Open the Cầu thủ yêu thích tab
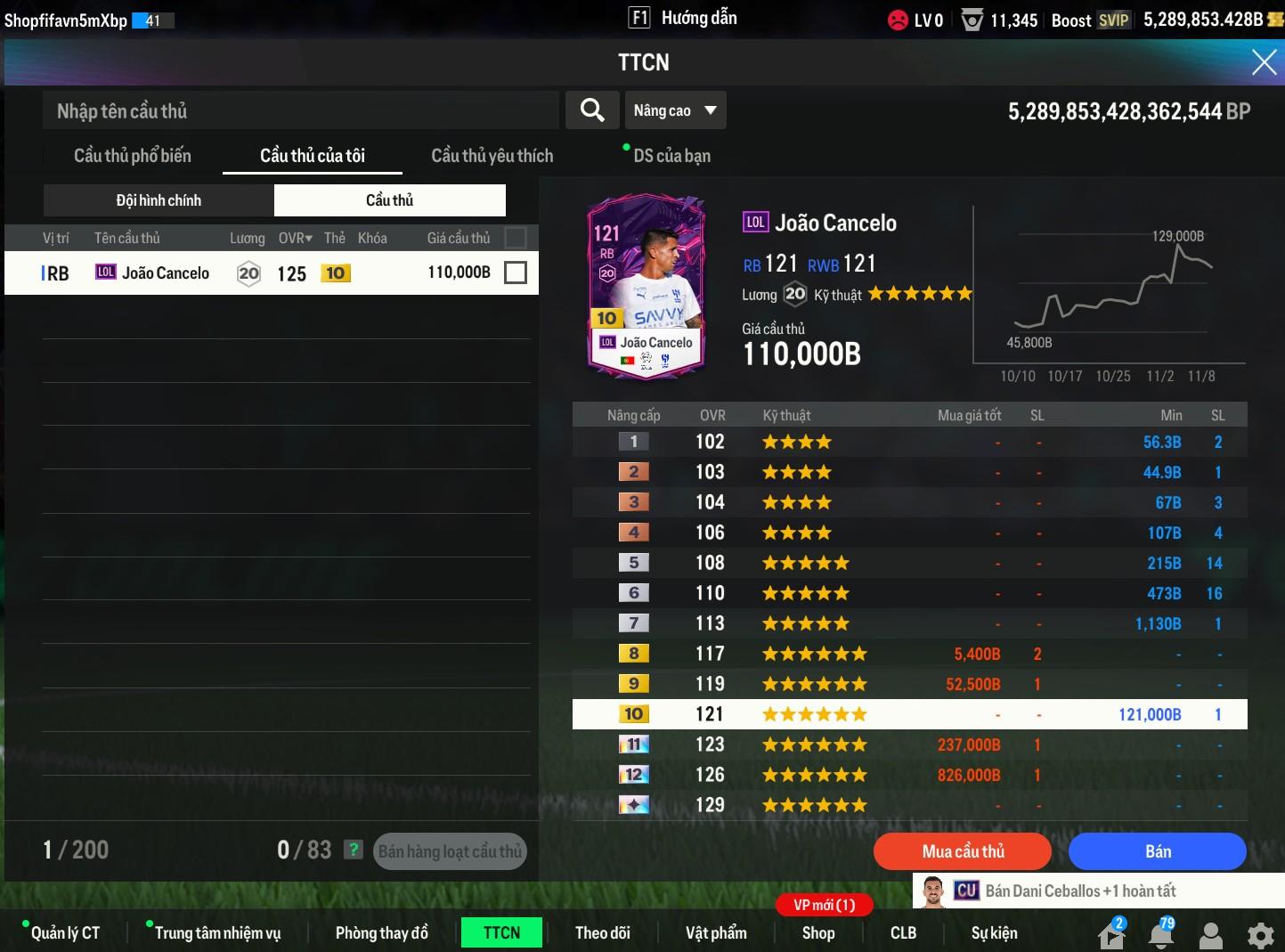The width and height of the screenshot is (1285, 952). point(492,156)
